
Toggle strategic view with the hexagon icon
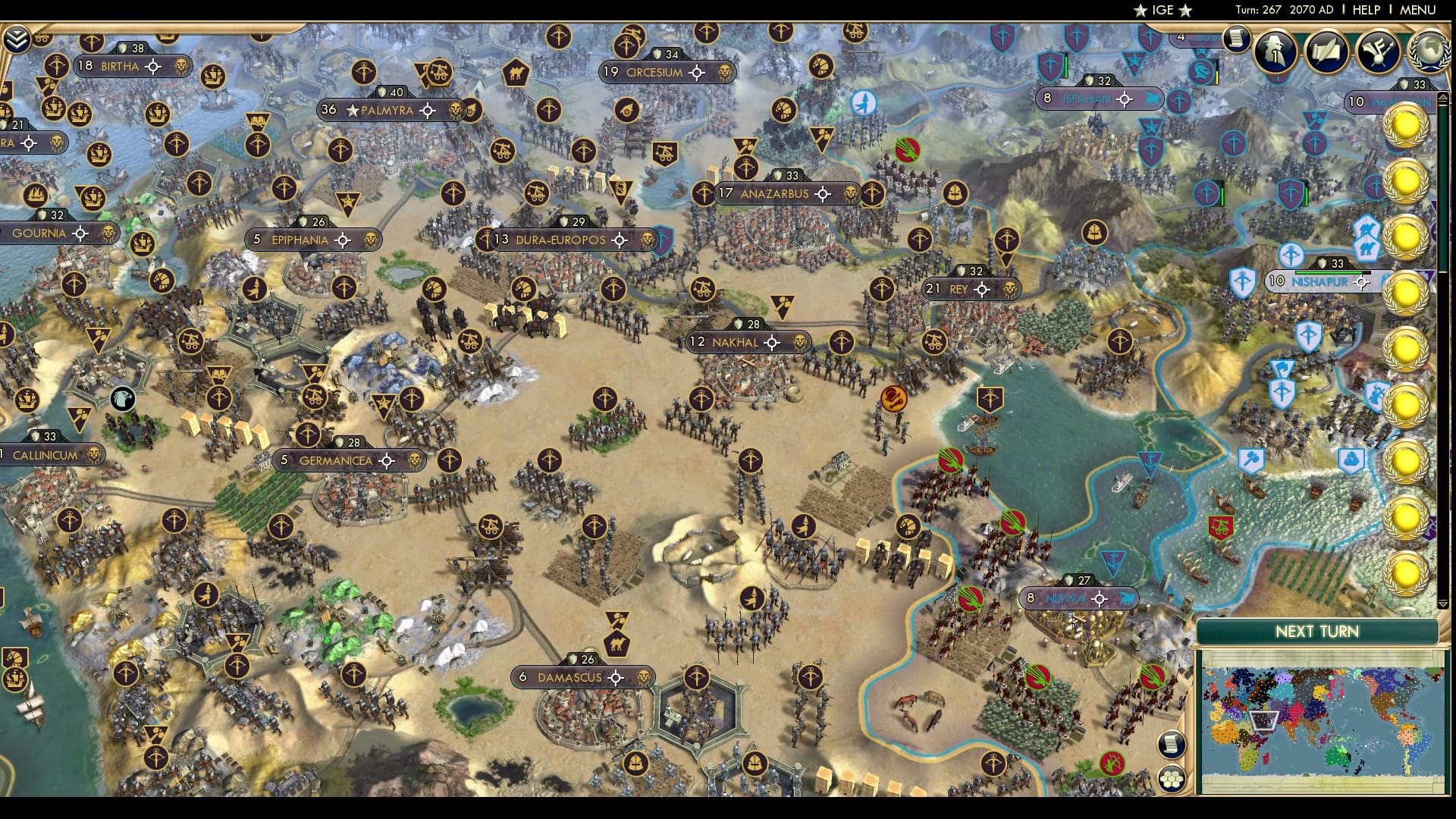(x=1171, y=780)
